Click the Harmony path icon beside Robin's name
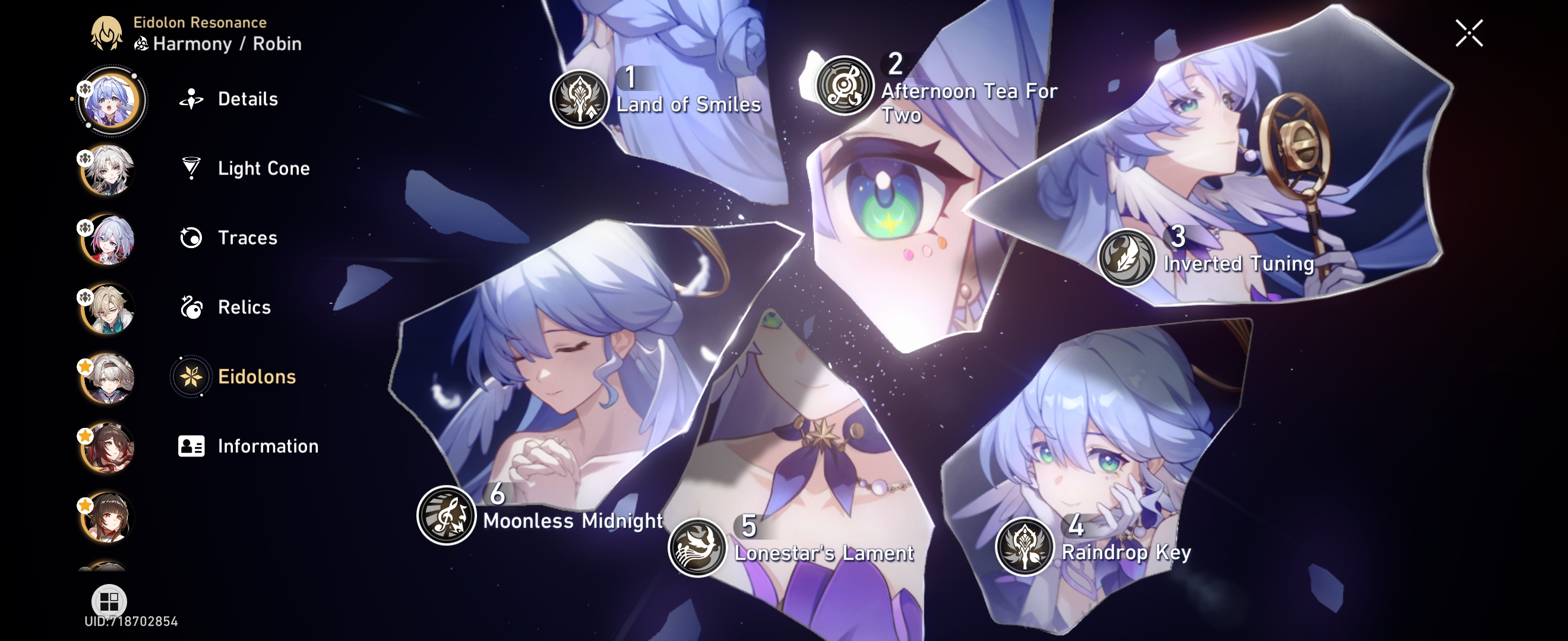1568x641 pixels. [140, 43]
